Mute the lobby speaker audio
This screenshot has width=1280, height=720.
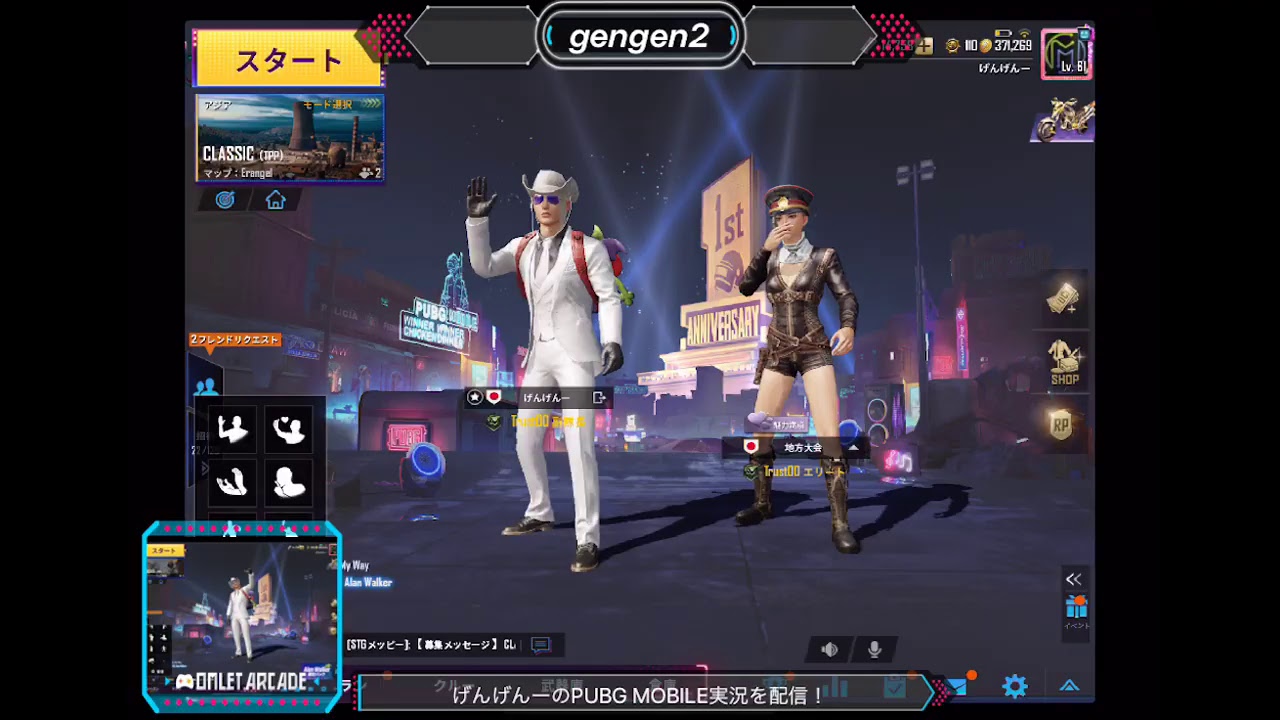[x=829, y=649]
